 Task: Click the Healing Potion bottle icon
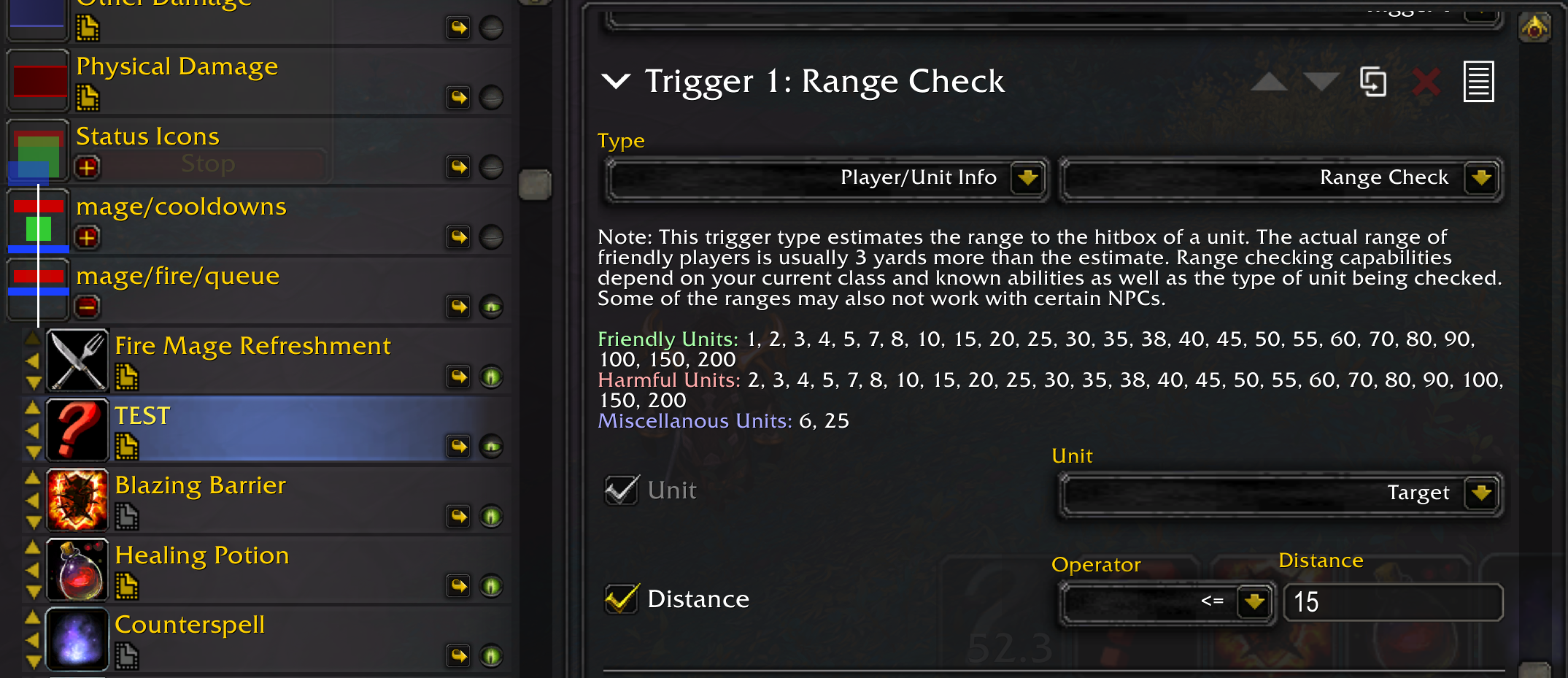coord(77,569)
